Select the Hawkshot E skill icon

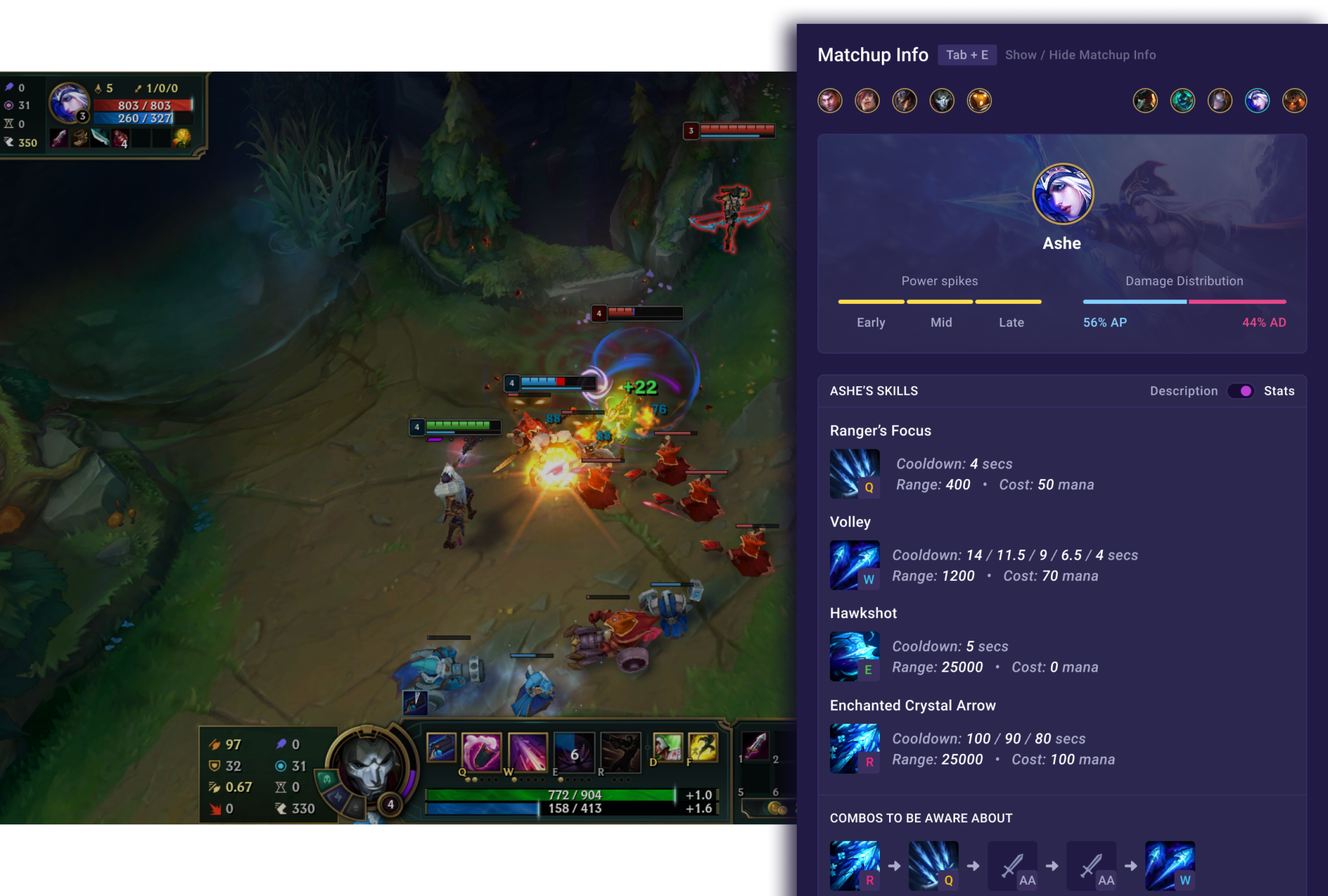click(855, 656)
